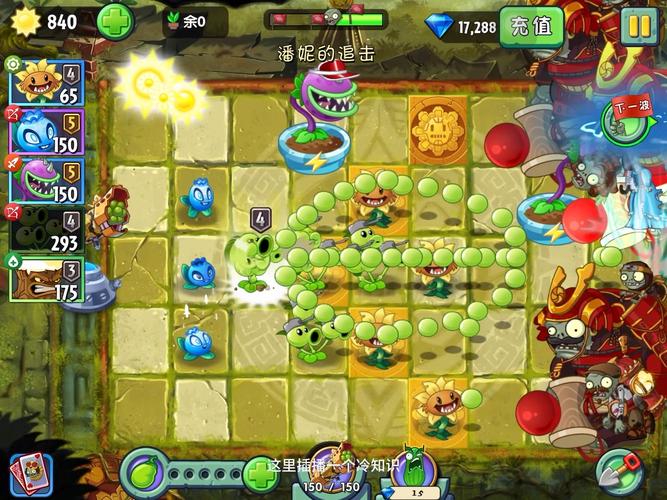Collect the falling sun token
The height and width of the screenshot is (500, 667).
click(x=161, y=86)
